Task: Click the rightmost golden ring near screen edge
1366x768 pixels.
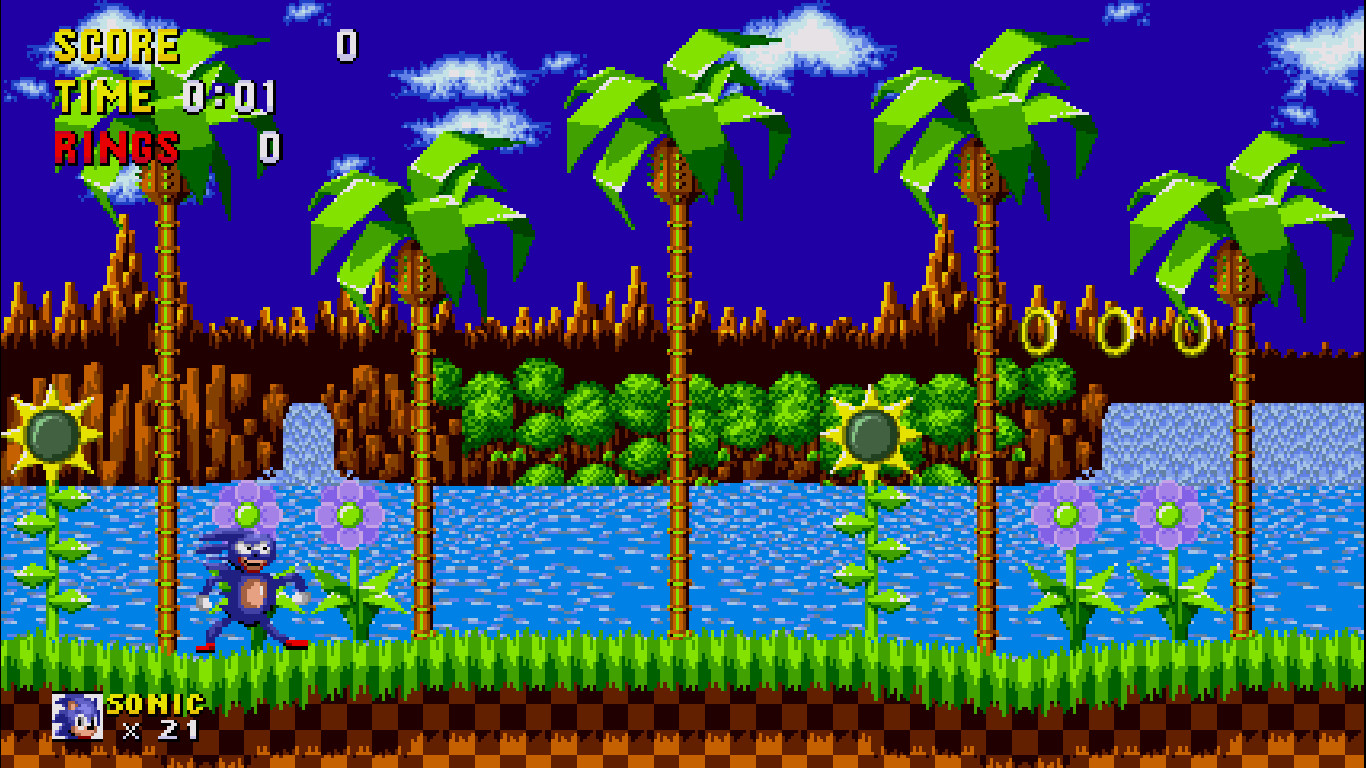Action: click(1193, 330)
